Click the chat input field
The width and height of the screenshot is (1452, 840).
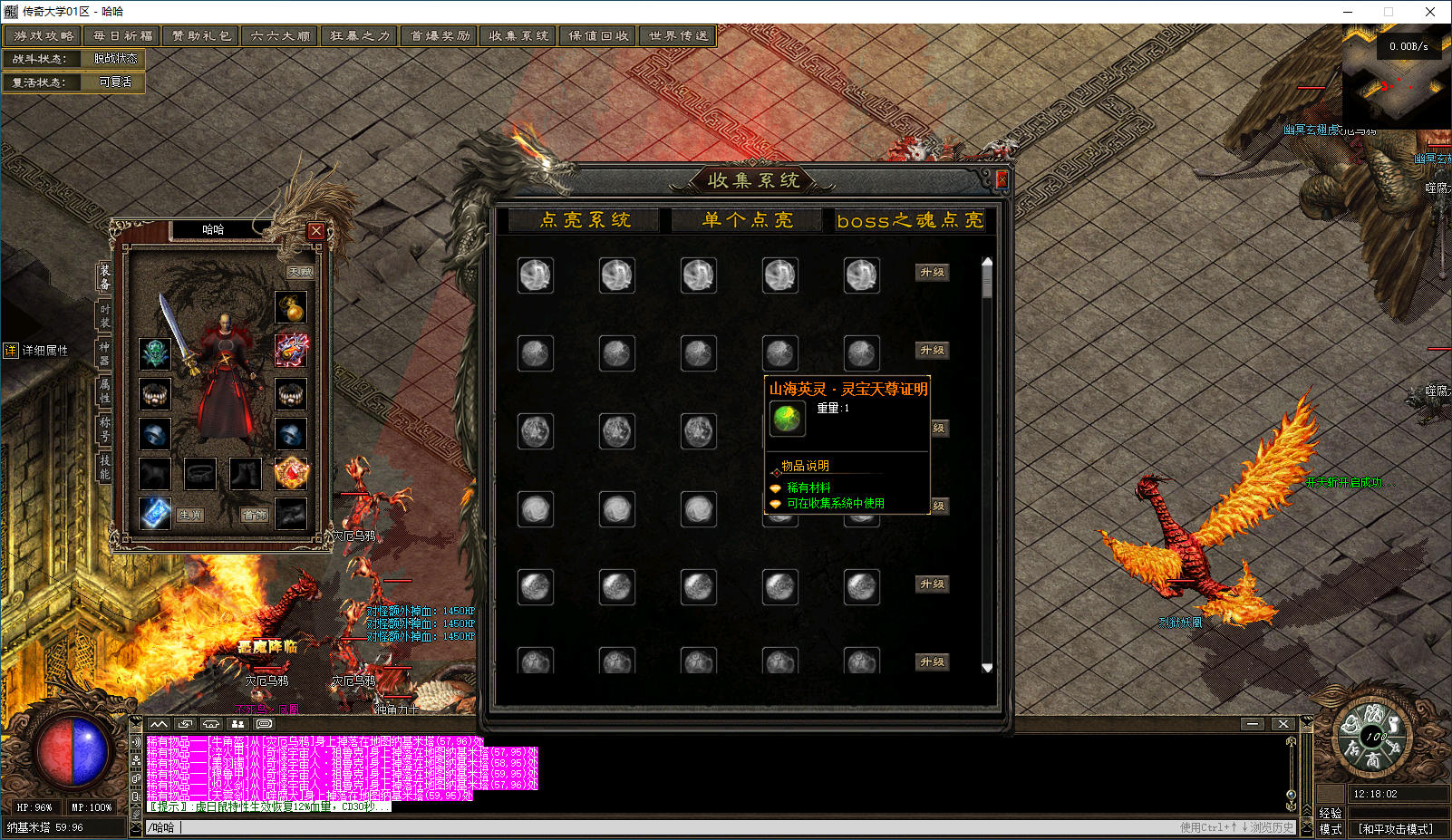(634, 827)
